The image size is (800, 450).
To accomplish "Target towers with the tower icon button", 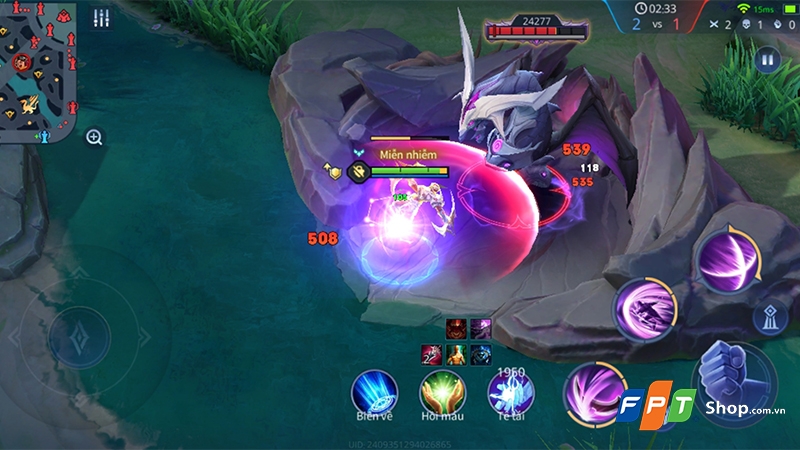I will click(x=769, y=319).
